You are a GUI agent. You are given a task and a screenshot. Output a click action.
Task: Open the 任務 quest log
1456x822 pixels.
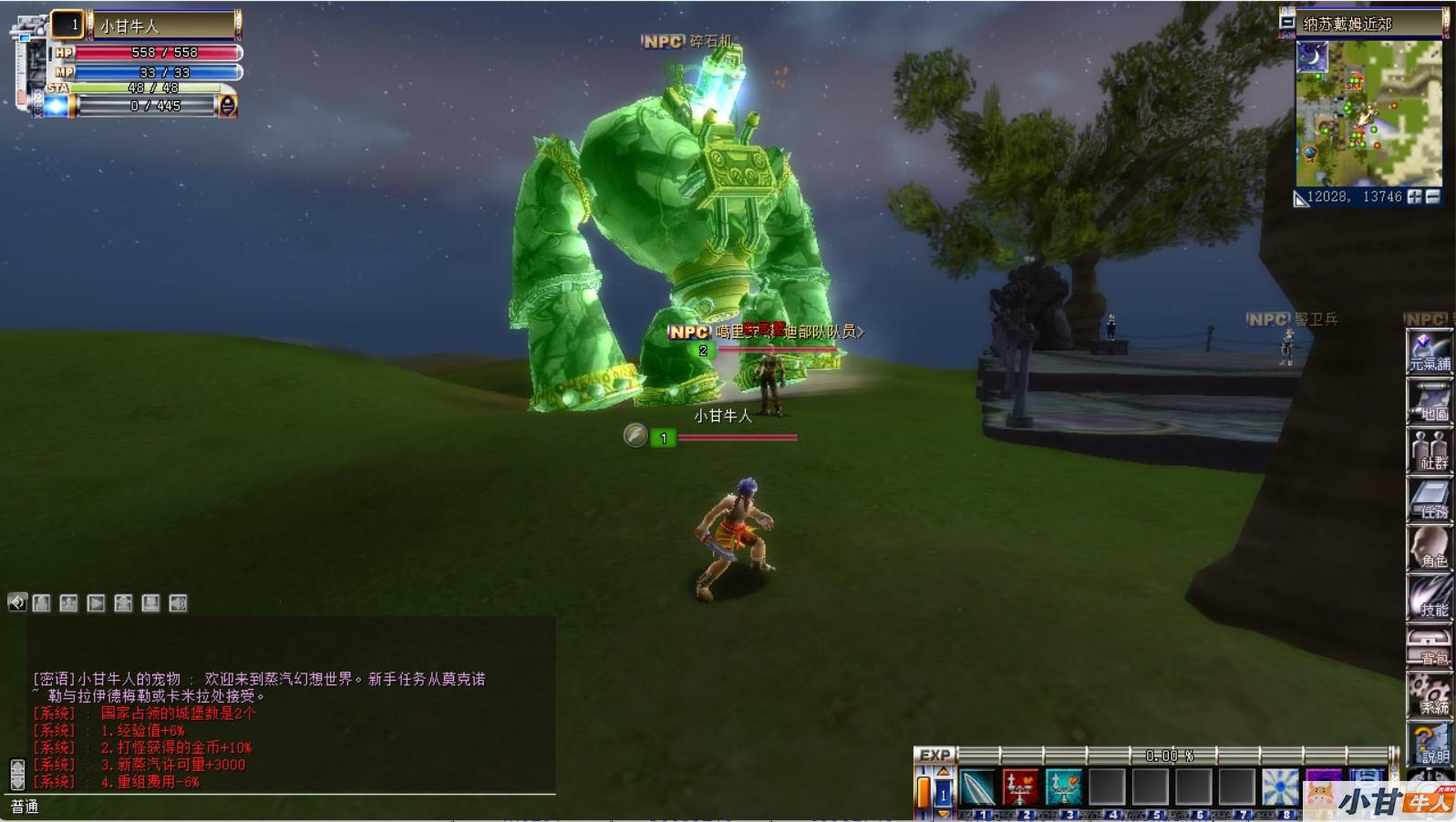click(x=1429, y=499)
